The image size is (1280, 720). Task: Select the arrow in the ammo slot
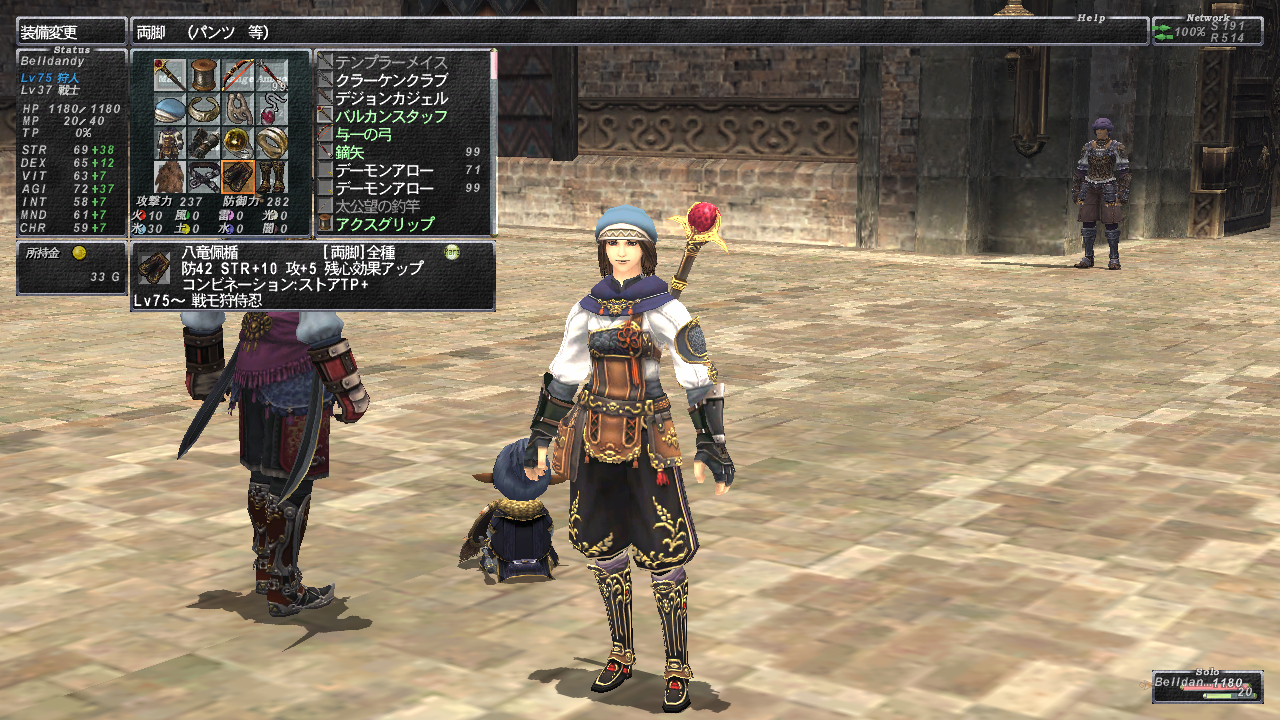(x=272, y=75)
